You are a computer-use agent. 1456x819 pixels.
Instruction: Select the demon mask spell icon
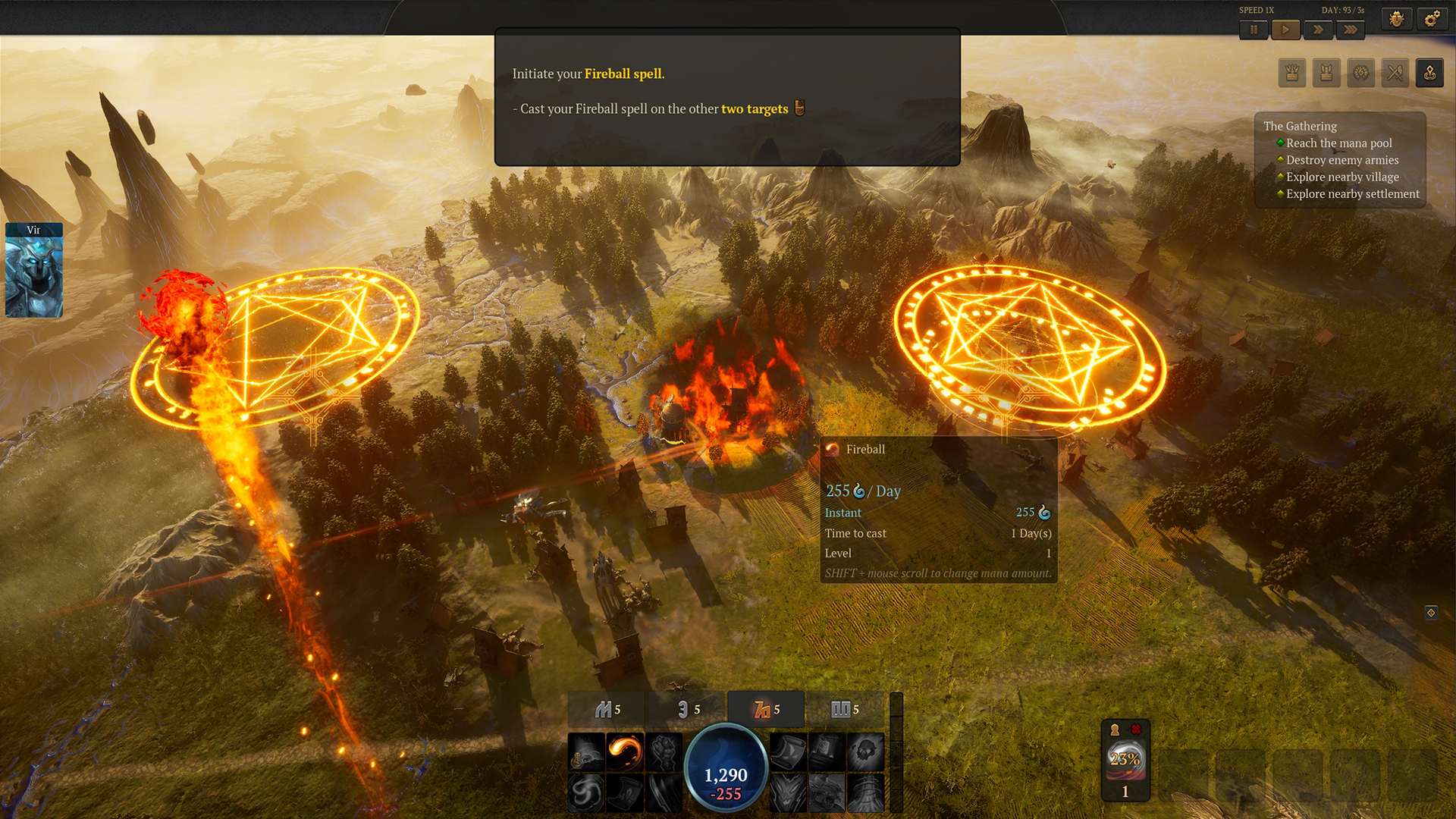(788, 792)
